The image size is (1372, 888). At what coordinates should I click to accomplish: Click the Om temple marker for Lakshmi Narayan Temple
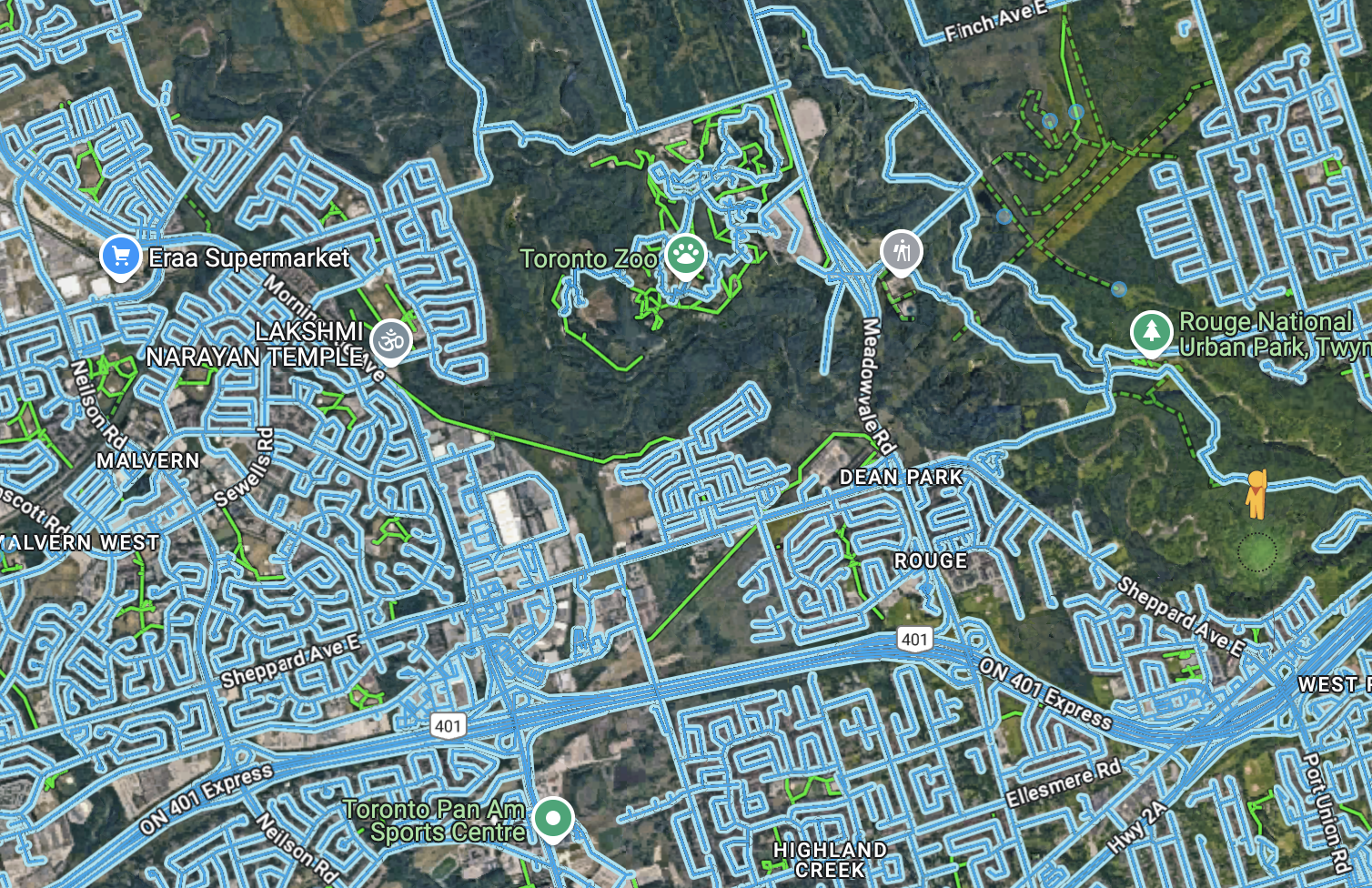coord(389,338)
